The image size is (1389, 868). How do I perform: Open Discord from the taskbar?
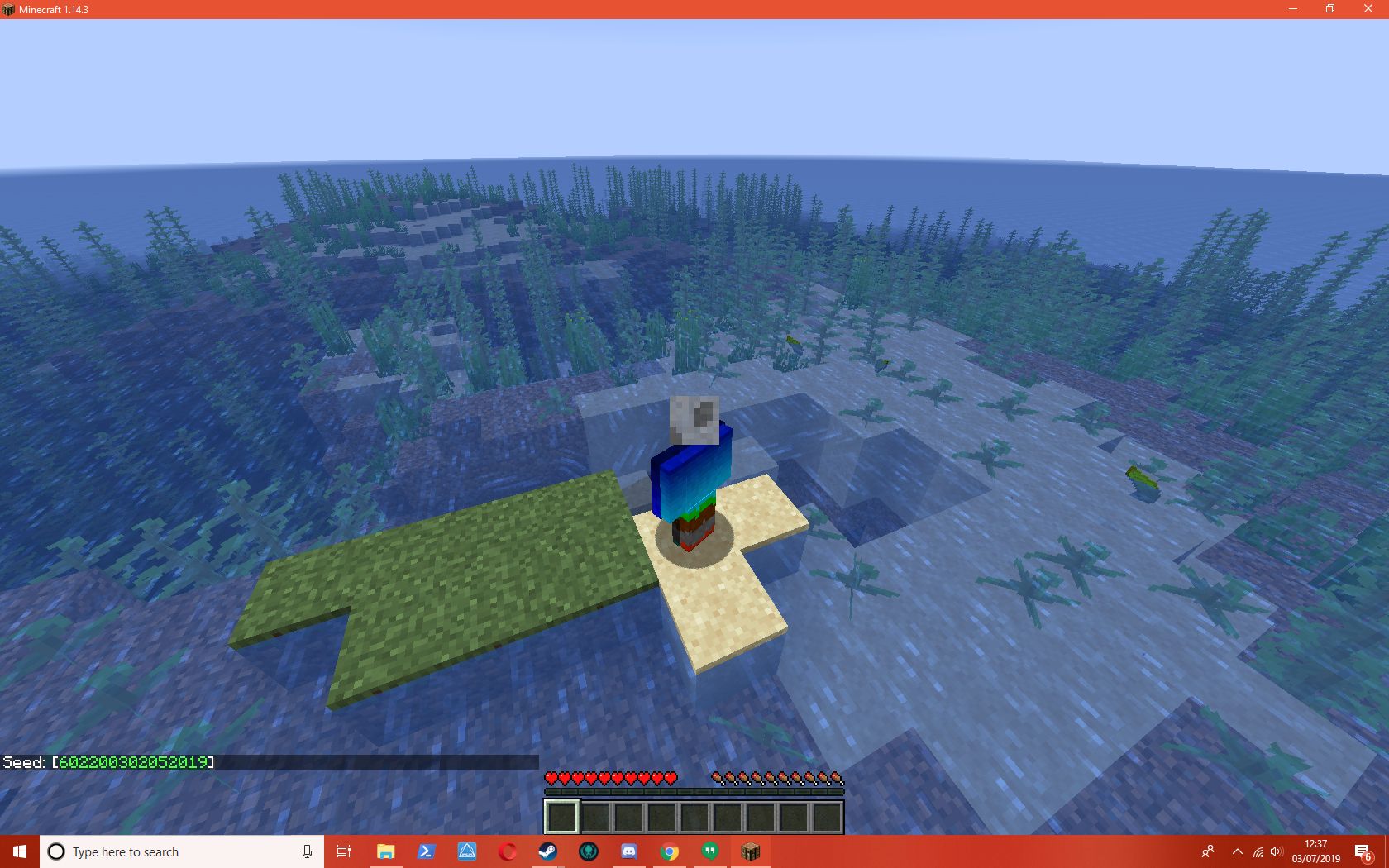coord(629,851)
